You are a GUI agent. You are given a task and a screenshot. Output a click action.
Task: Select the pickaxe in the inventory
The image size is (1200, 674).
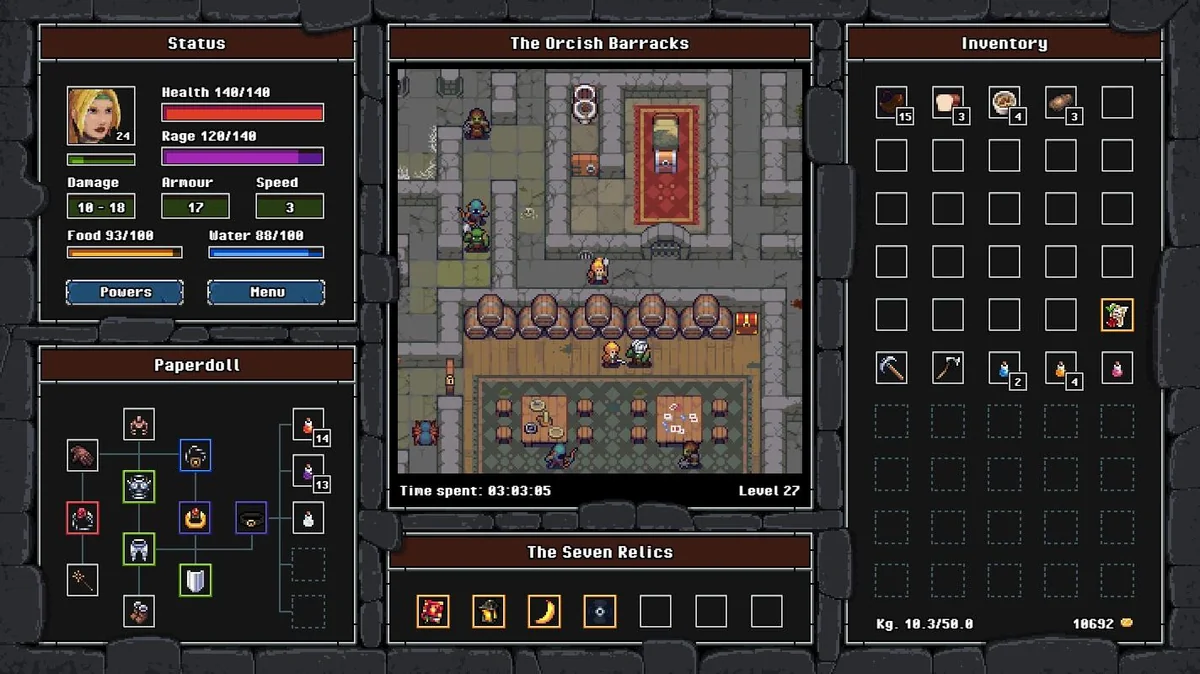click(891, 367)
